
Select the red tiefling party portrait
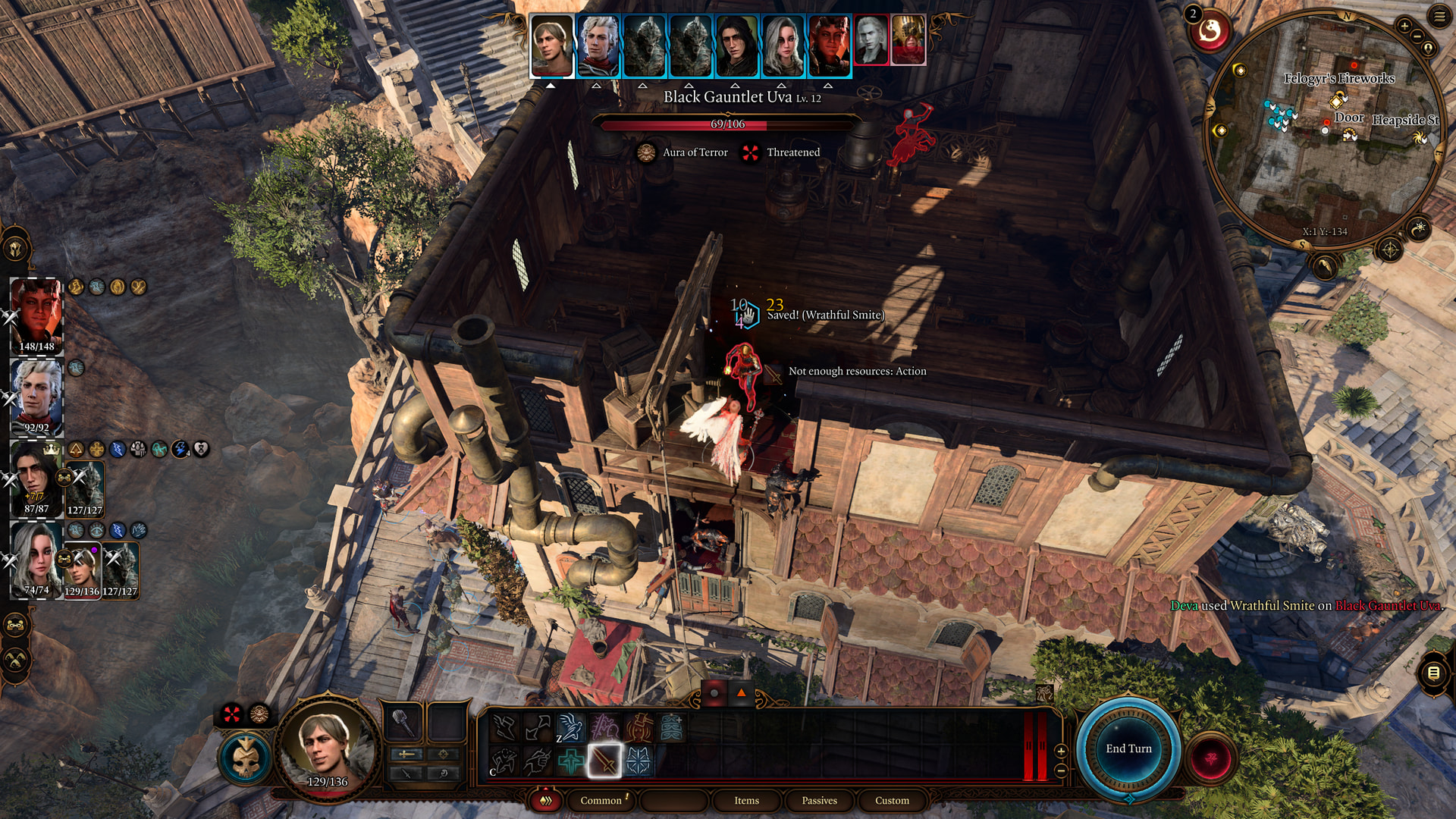[36, 309]
